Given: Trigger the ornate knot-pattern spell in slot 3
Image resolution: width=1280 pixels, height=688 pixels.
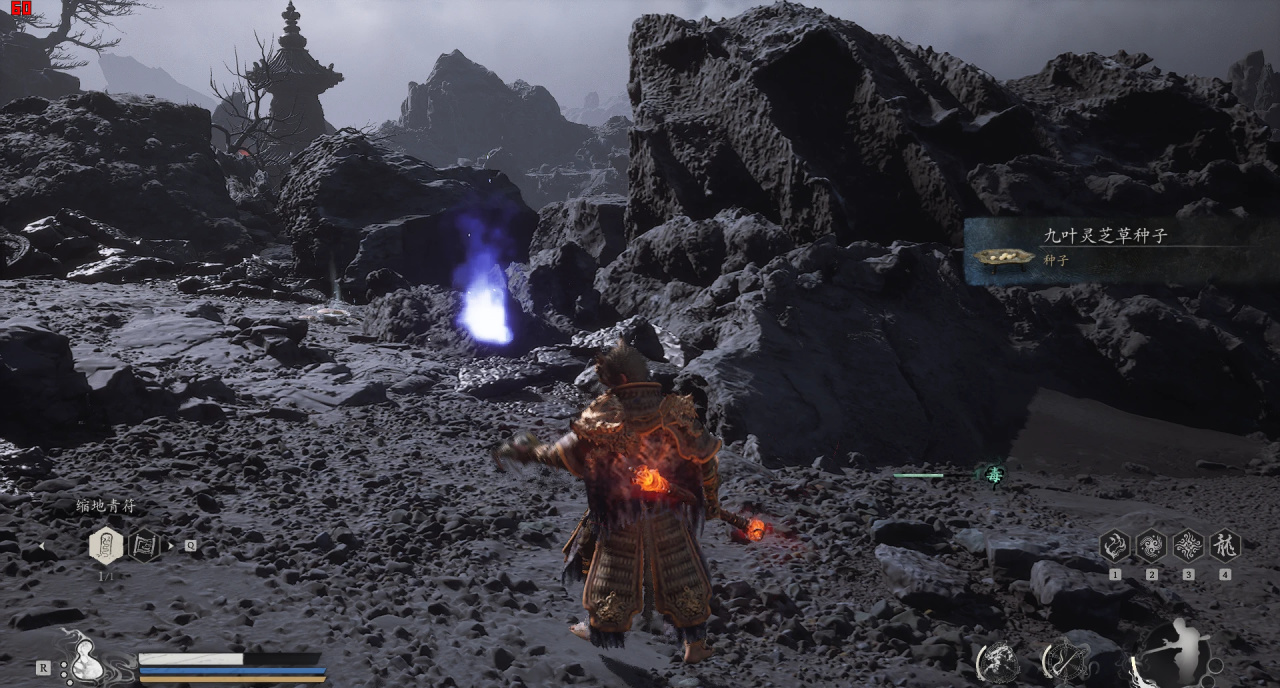Looking at the screenshot, I should tap(1188, 546).
